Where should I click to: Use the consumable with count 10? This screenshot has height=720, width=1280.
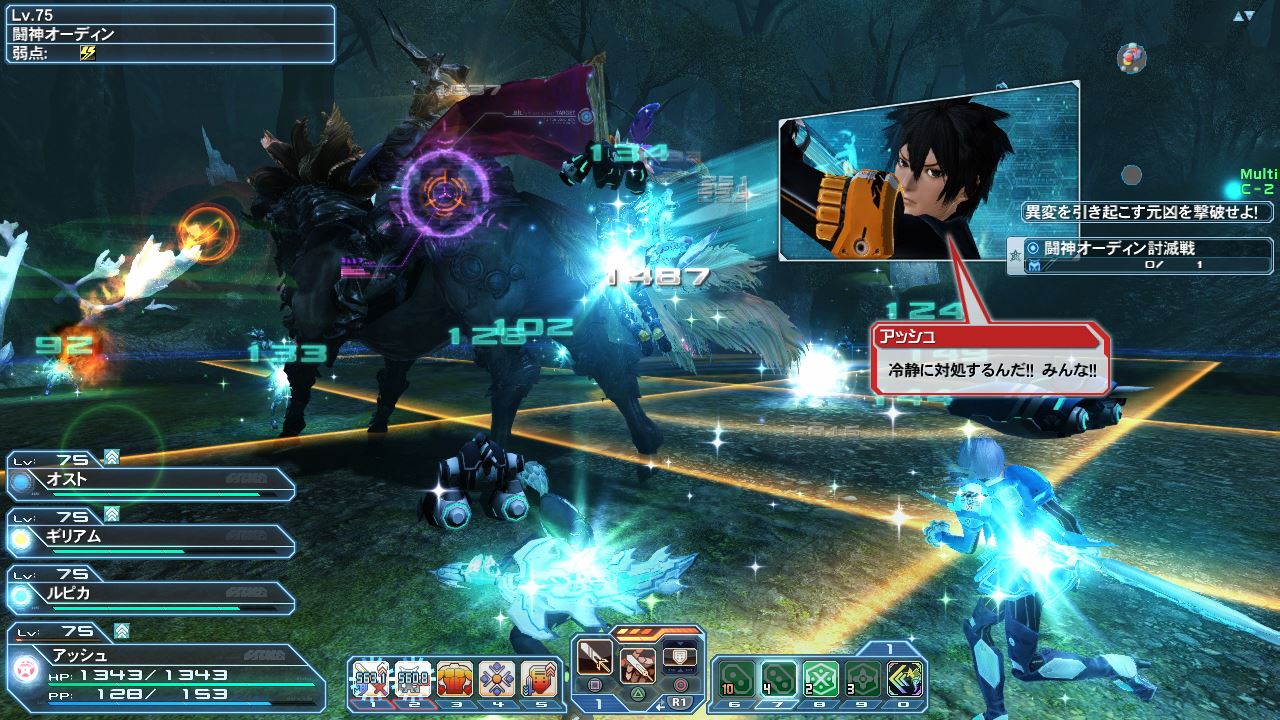[x=736, y=678]
